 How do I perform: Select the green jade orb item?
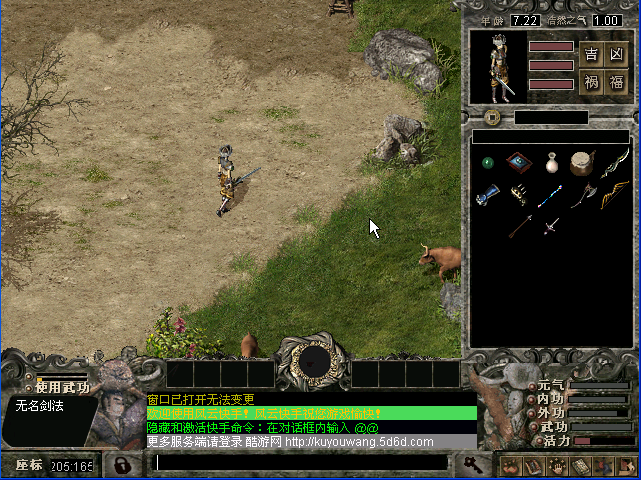coord(487,163)
